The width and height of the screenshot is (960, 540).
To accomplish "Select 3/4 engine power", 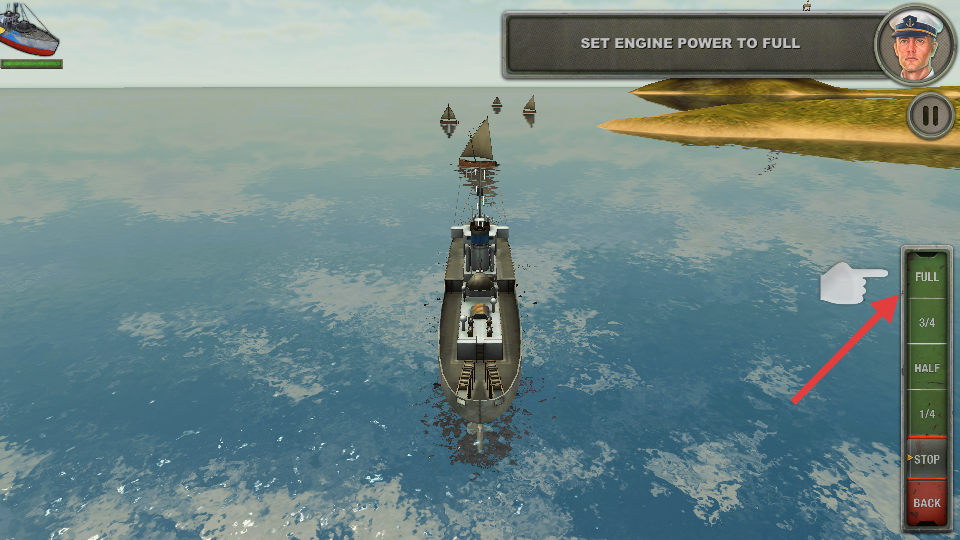I will click(x=927, y=322).
